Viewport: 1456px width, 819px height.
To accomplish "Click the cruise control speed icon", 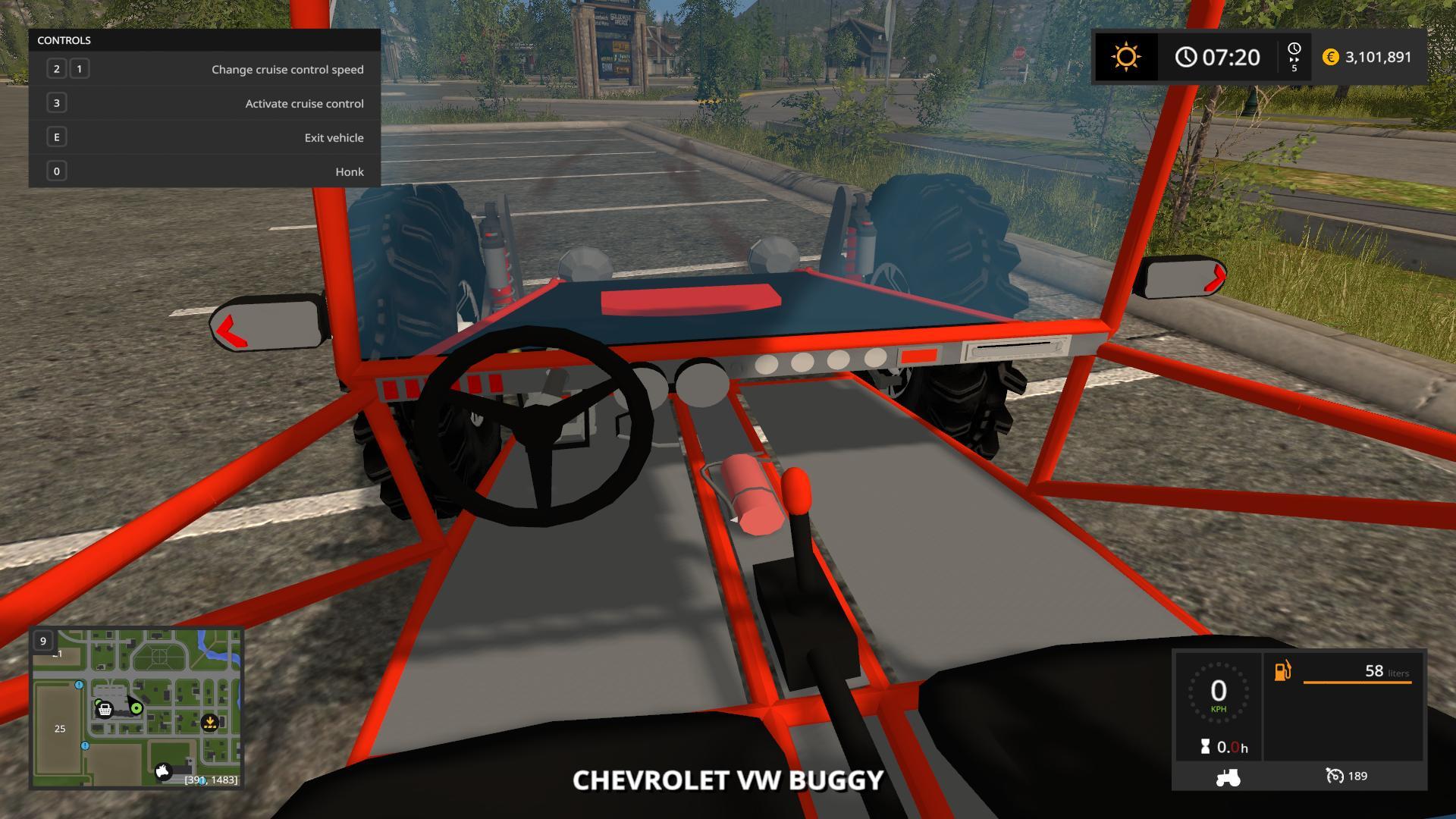I will click(1334, 776).
